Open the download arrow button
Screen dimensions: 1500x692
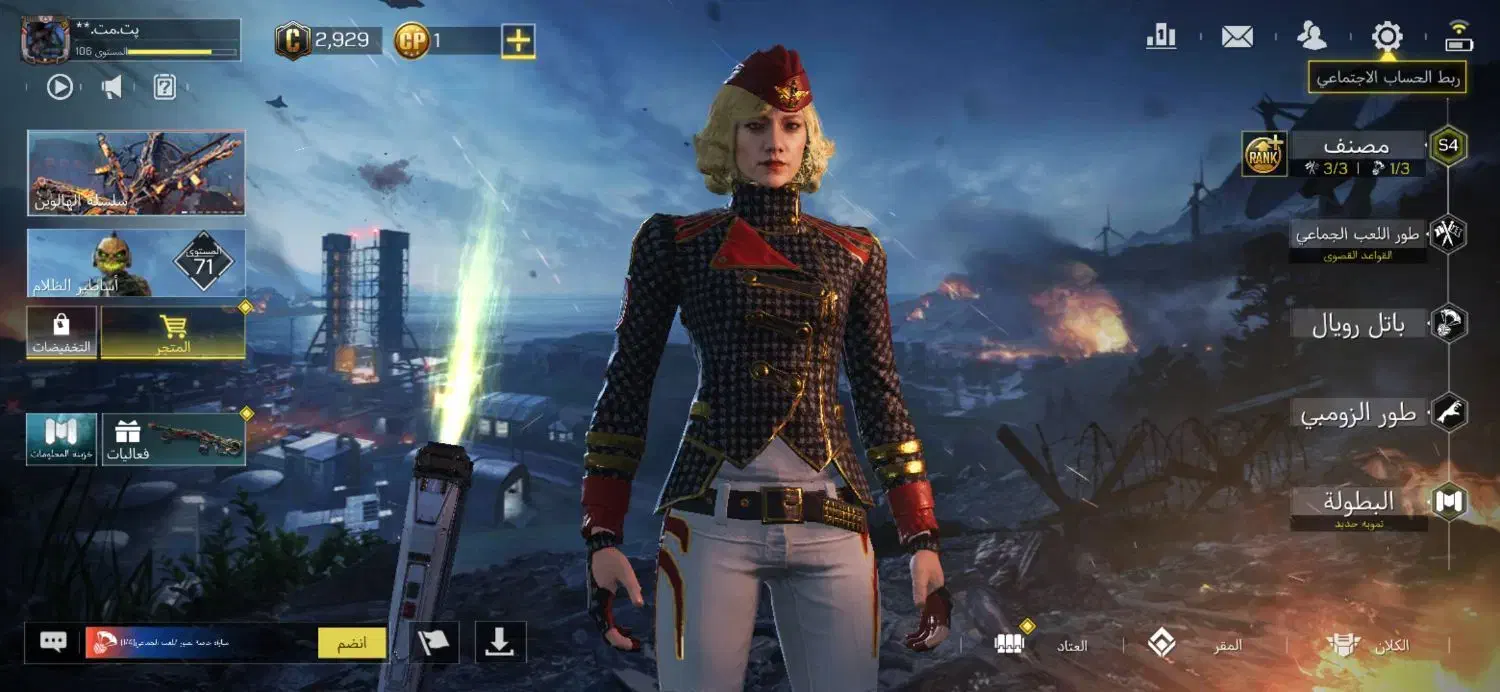click(x=499, y=643)
